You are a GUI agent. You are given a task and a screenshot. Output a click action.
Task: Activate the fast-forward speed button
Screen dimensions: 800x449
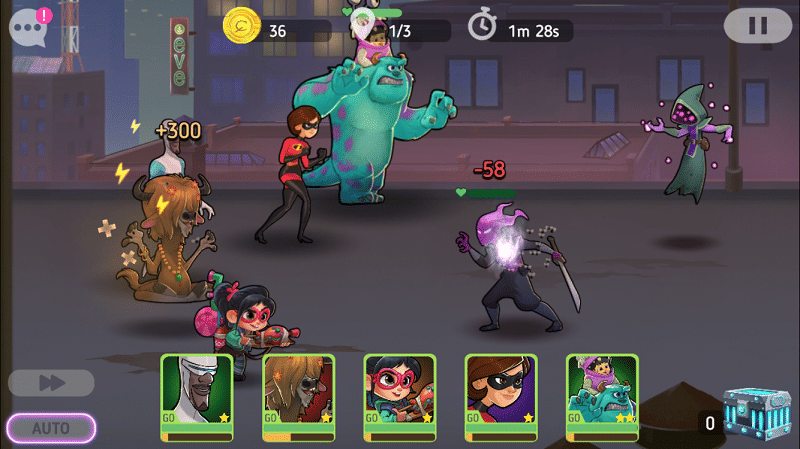click(51, 383)
